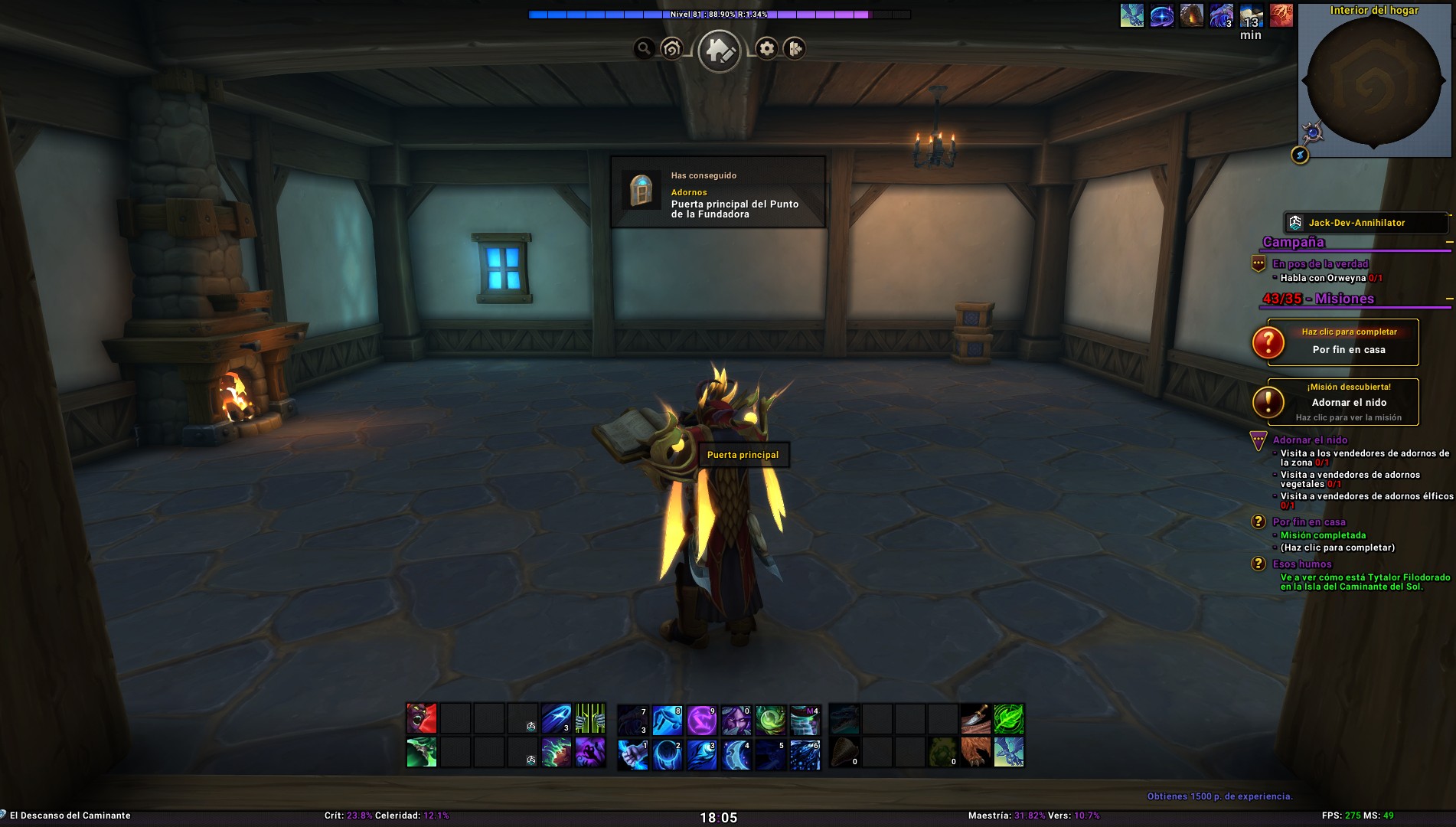Open the house editor button
Image resolution: width=1456 pixels, height=827 pixels.
[719, 51]
